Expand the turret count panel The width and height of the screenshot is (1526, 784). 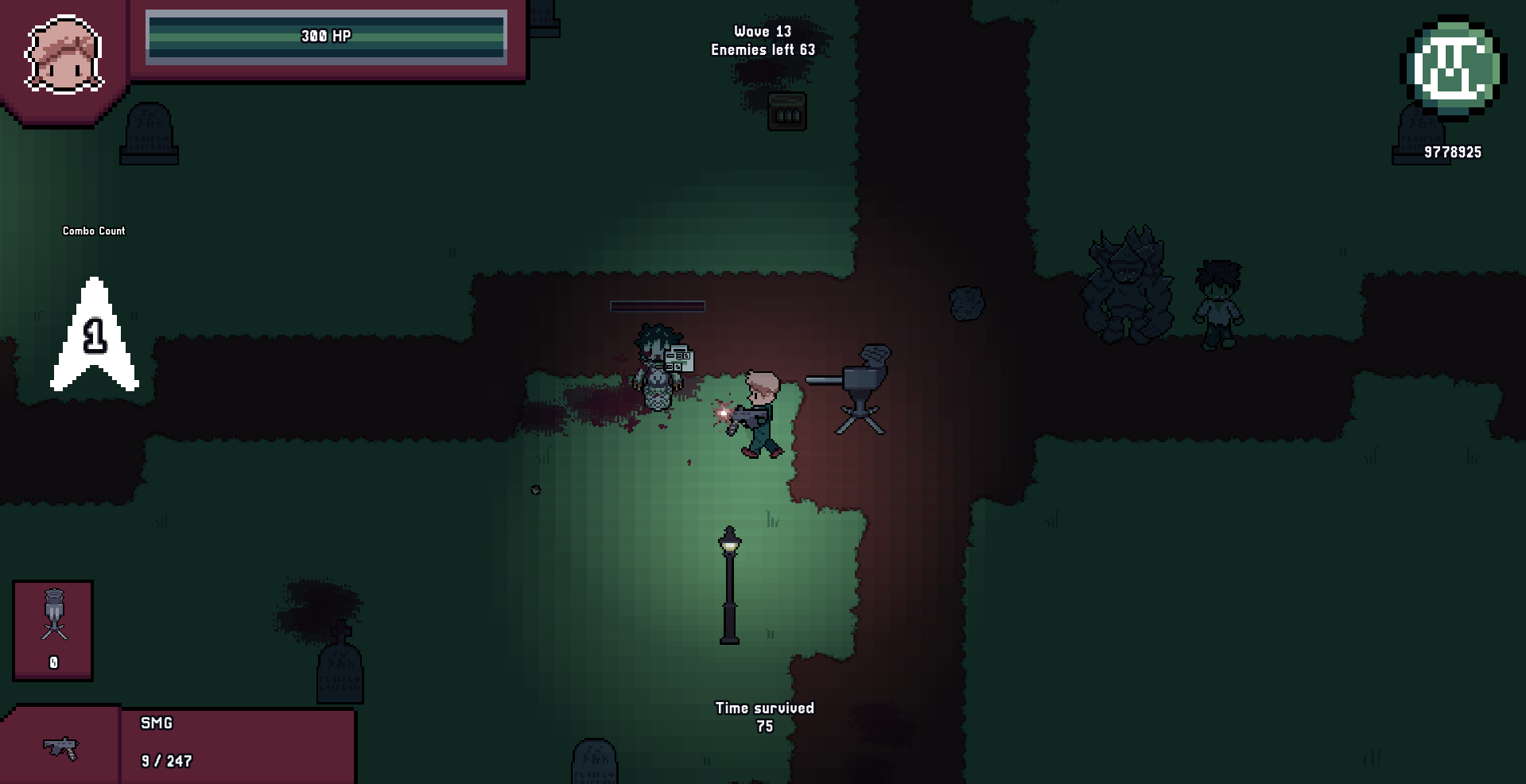52,631
